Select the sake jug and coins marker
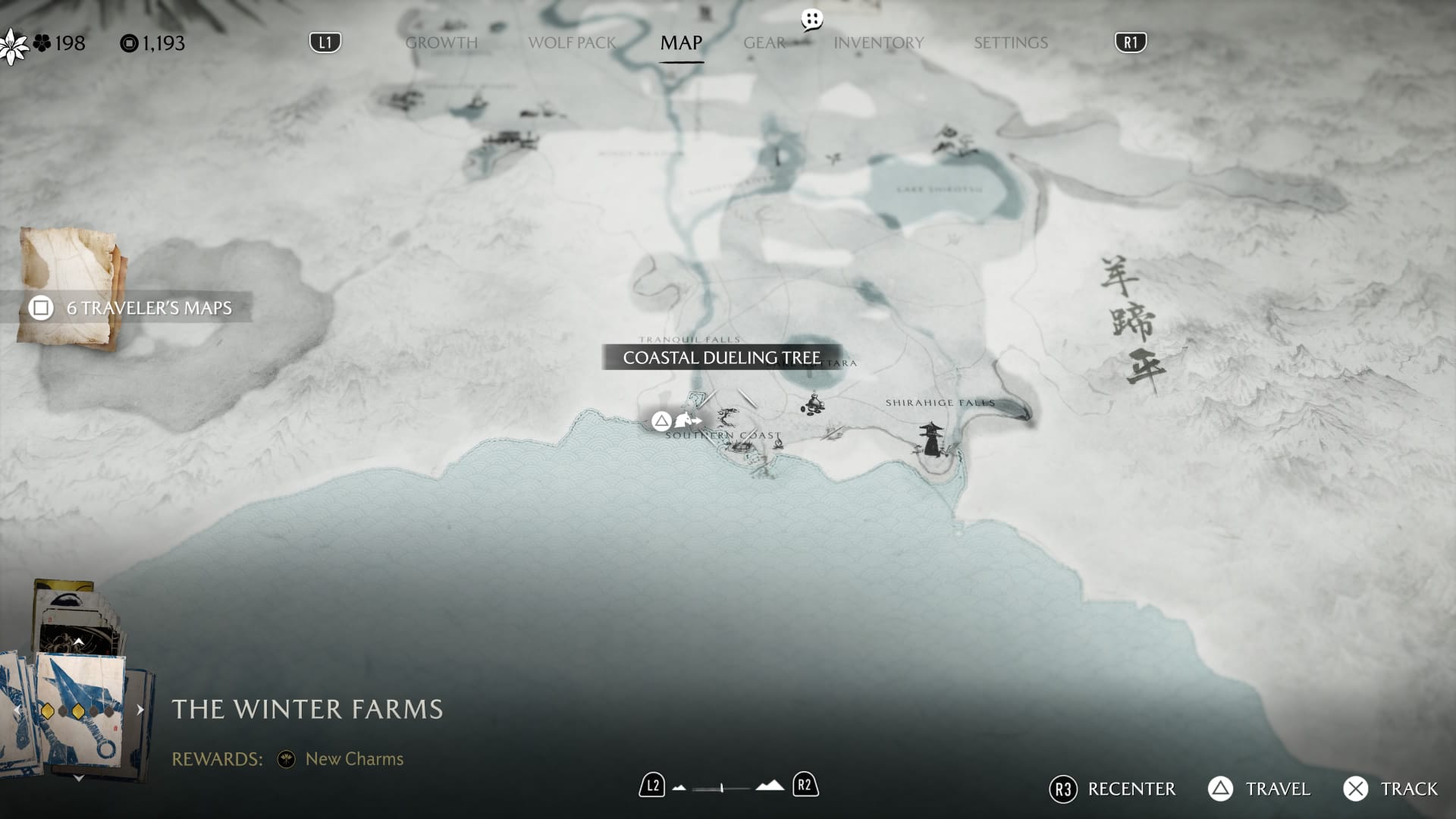 click(812, 404)
